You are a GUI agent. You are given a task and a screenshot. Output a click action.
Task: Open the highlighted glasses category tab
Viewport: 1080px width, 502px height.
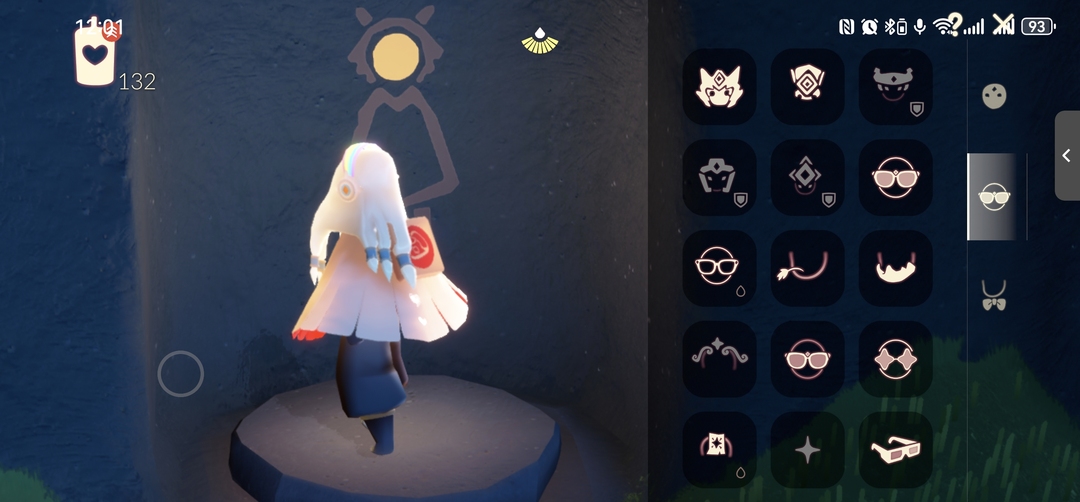click(994, 196)
